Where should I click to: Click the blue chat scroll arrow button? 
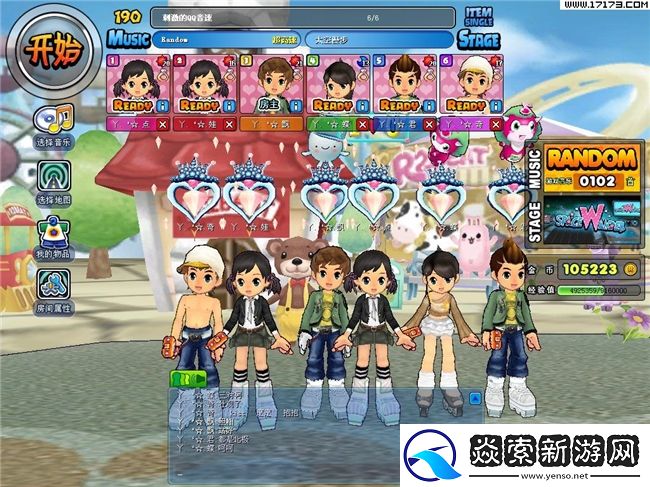[492, 400]
